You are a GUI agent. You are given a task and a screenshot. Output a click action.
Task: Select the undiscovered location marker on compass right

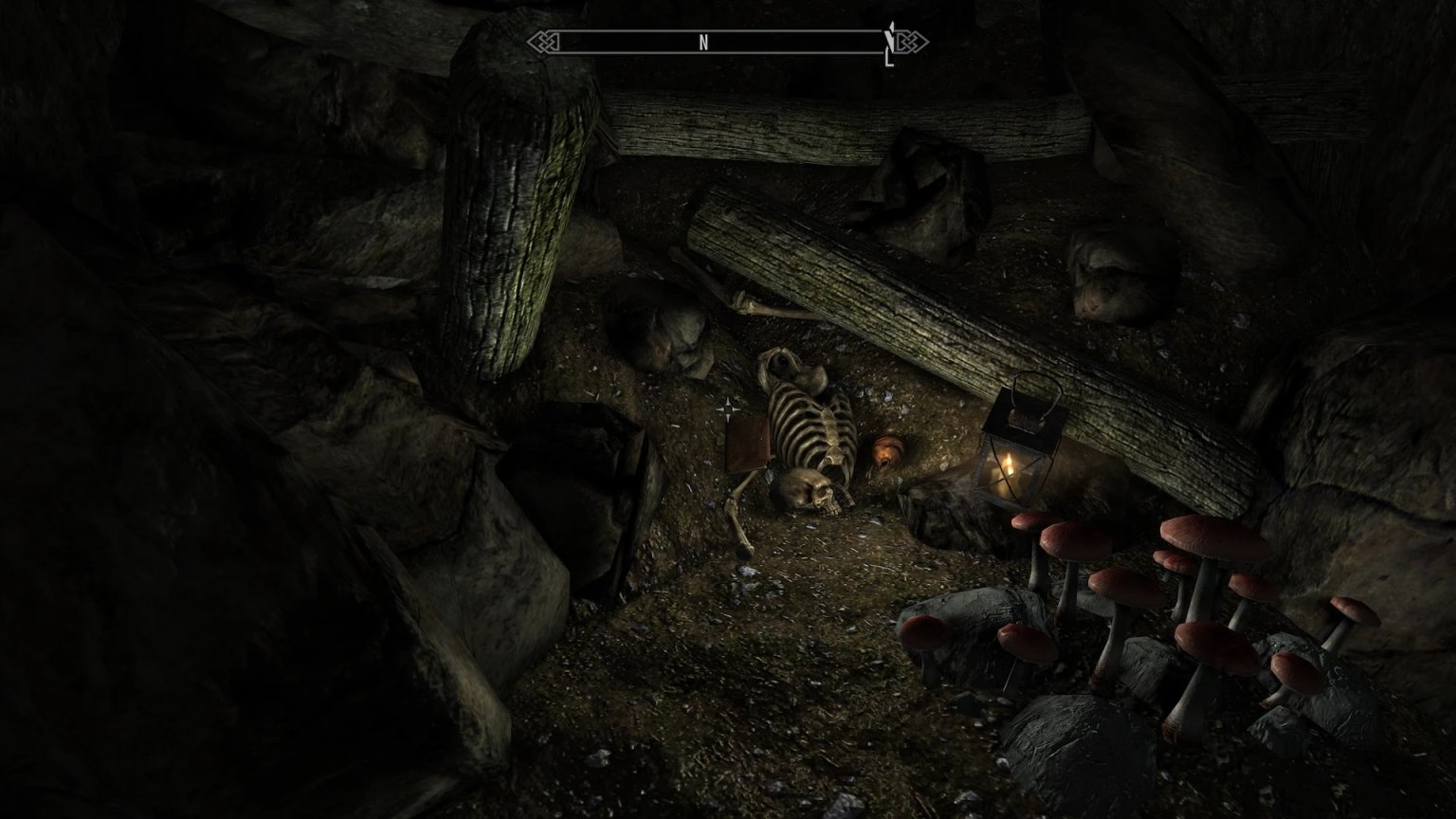889,42
